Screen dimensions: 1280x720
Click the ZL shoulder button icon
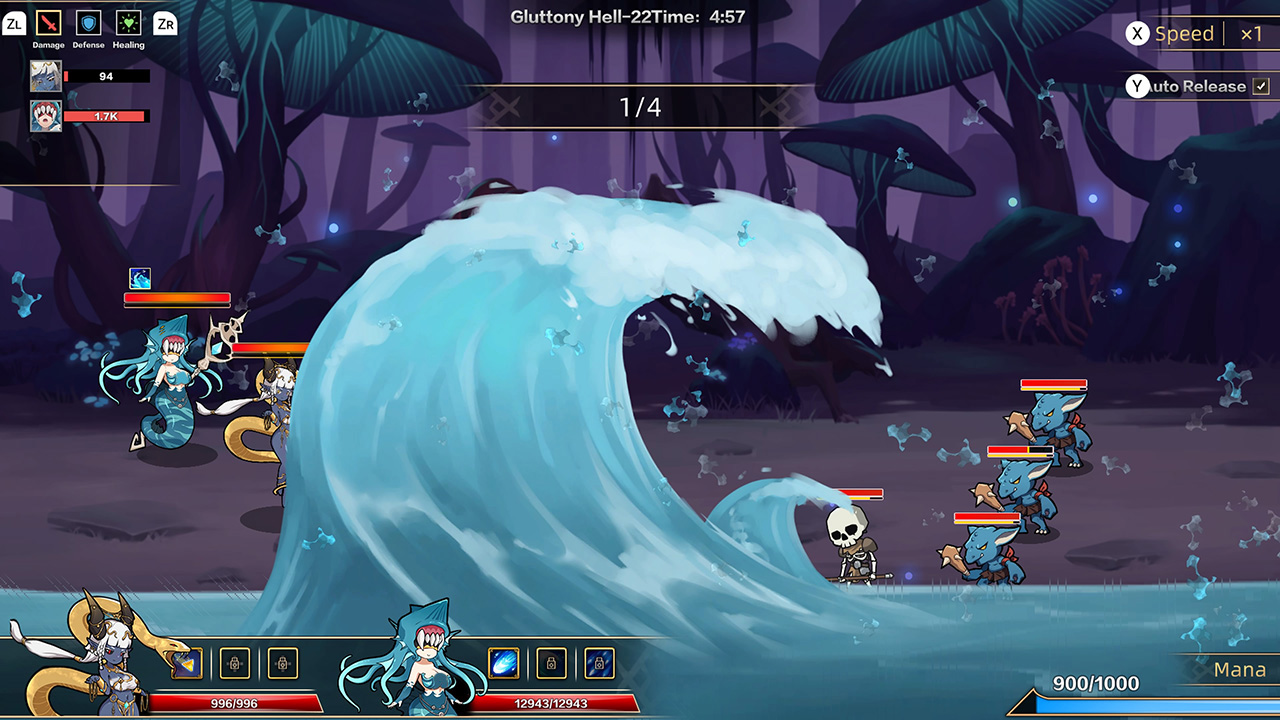click(x=14, y=24)
